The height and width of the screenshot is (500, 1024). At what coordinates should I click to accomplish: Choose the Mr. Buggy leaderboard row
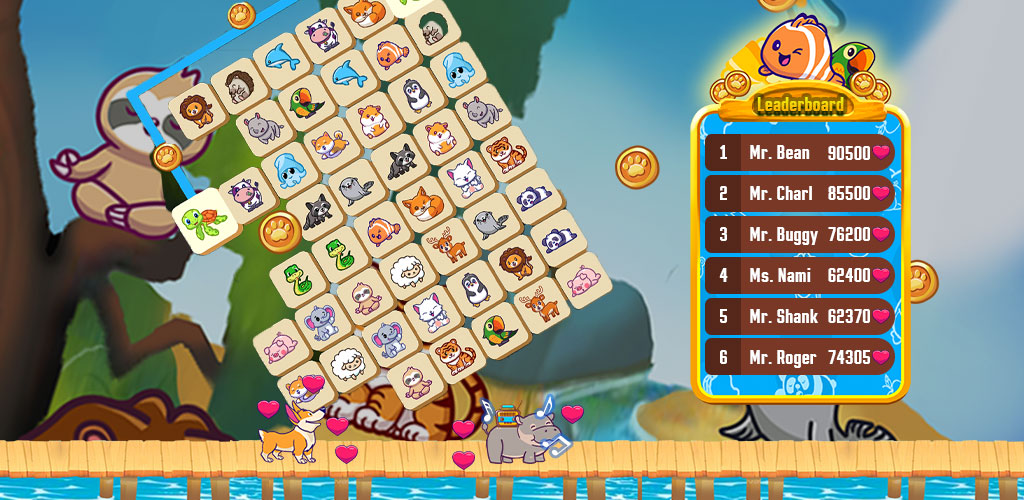pos(799,235)
